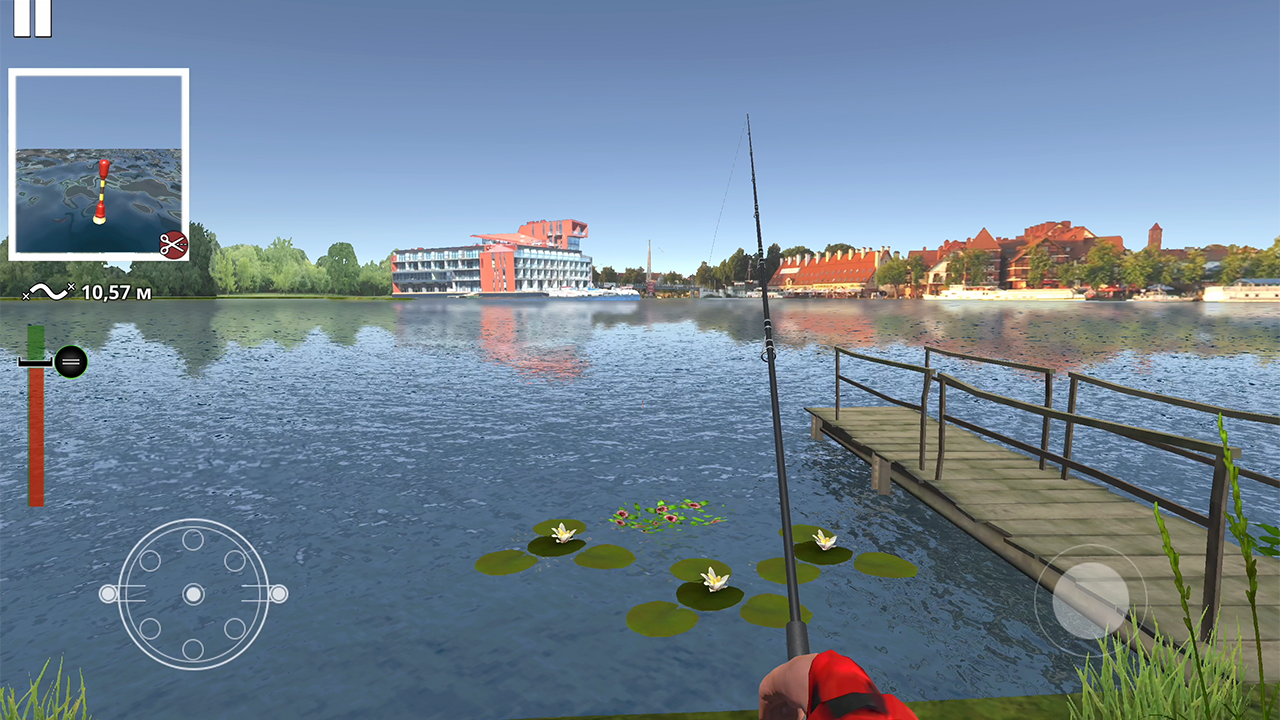Screen dimensions: 1280x720
Task: Click the wooden pier railing
Action: [x=1000, y=390]
